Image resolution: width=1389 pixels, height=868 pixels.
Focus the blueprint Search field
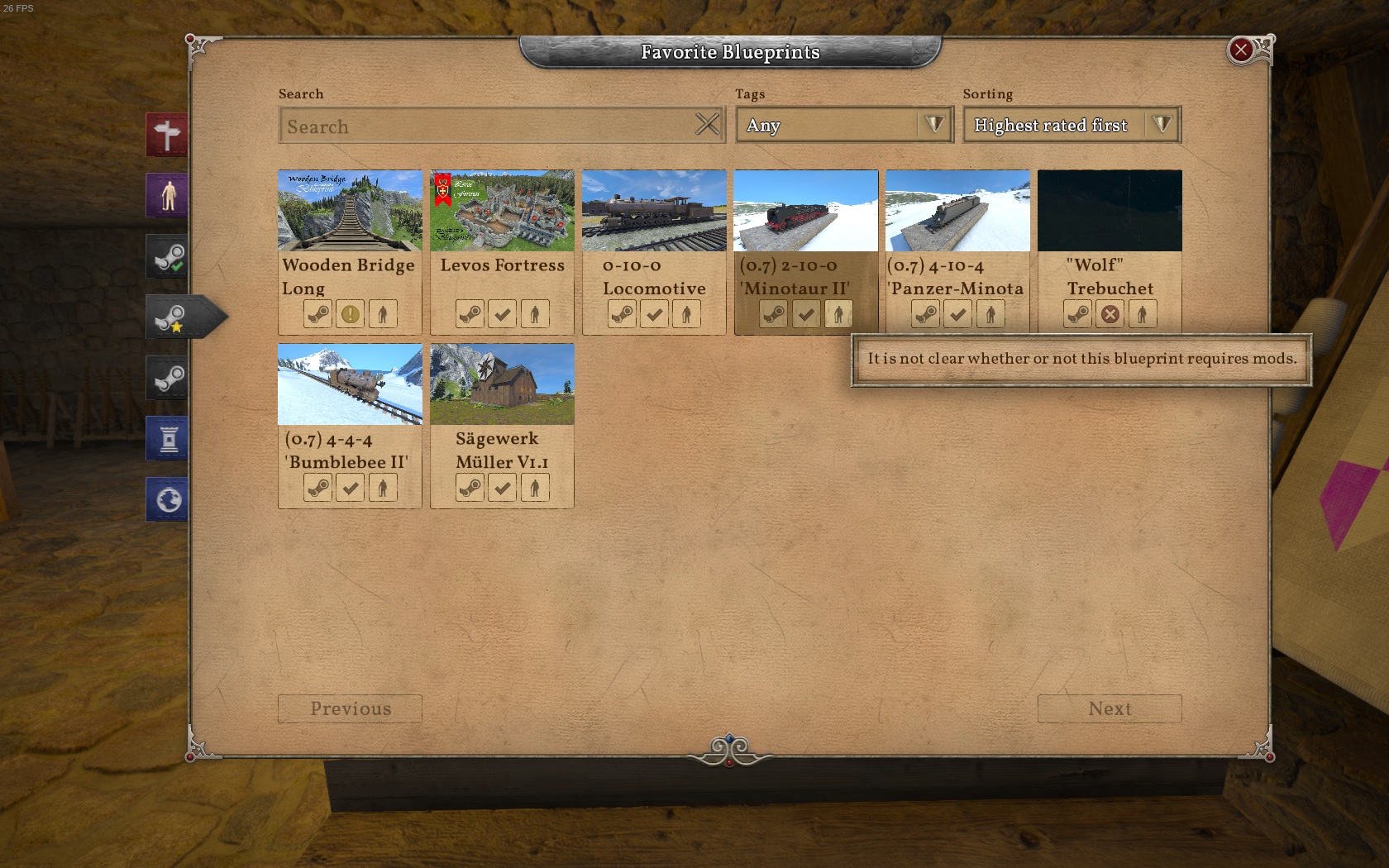[x=488, y=126]
